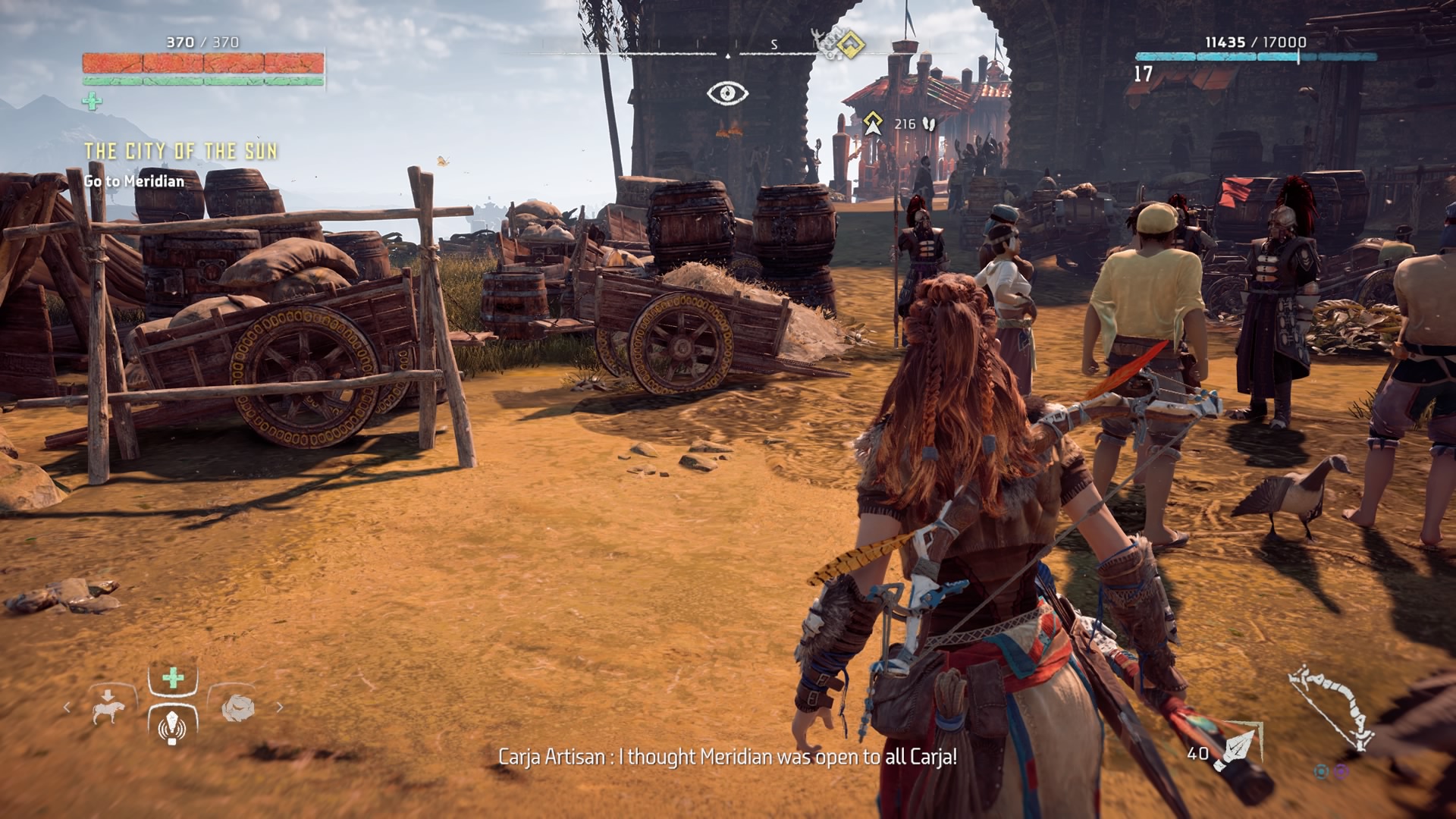This screenshot has width=1456, height=819.
Task: Select the rock throwable quick slot
Action: tap(238, 707)
